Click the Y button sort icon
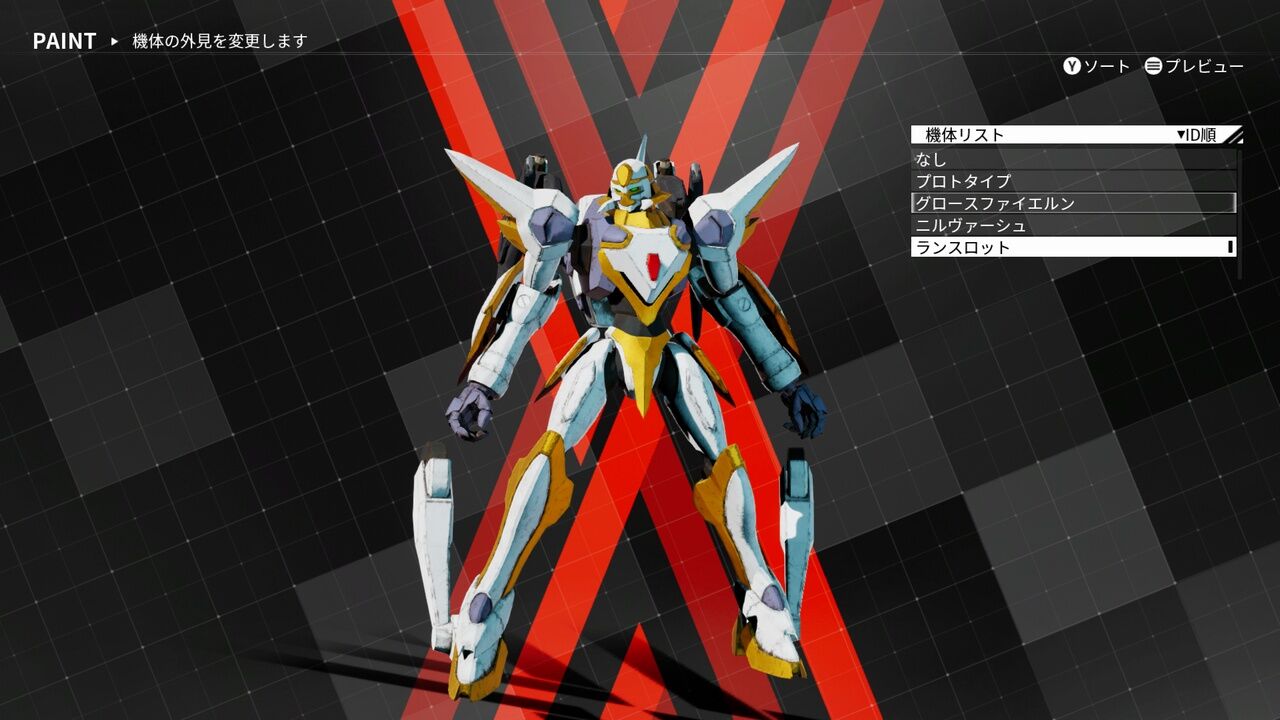The height and width of the screenshot is (720, 1280). [1069, 67]
